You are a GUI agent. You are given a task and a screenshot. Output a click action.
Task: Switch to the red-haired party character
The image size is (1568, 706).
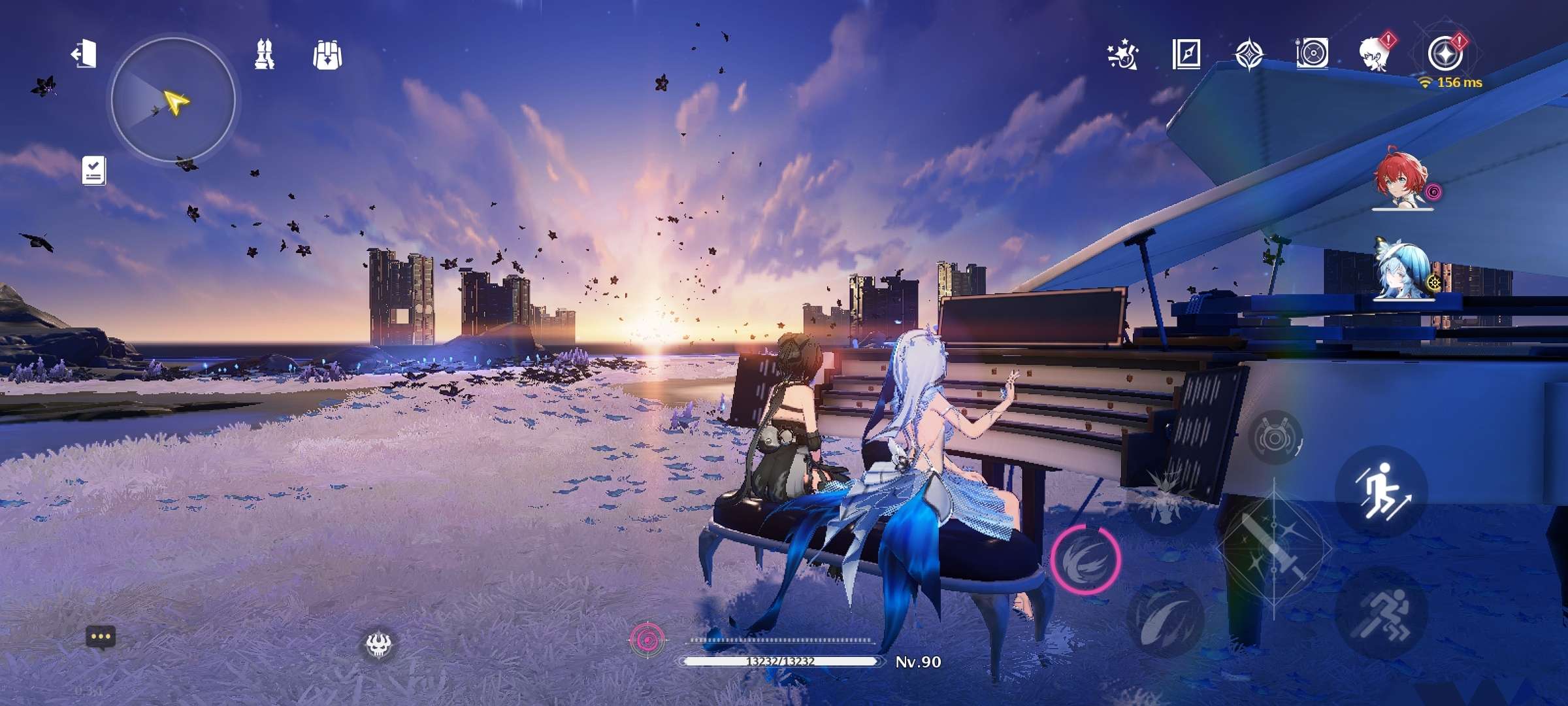(1402, 180)
